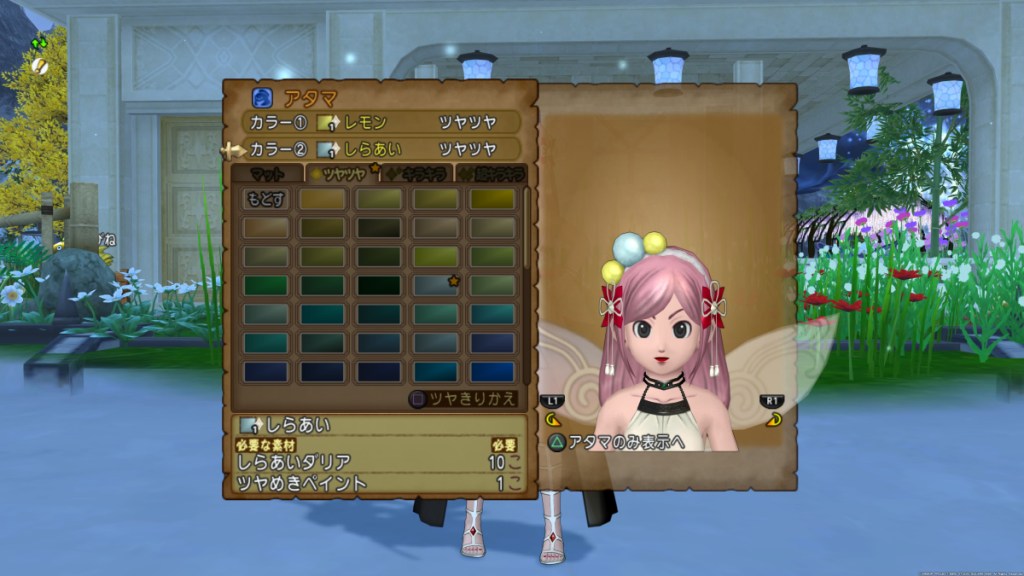Select the bright green swatch
Image resolution: width=1024 pixels, height=576 pixels.
click(265, 286)
